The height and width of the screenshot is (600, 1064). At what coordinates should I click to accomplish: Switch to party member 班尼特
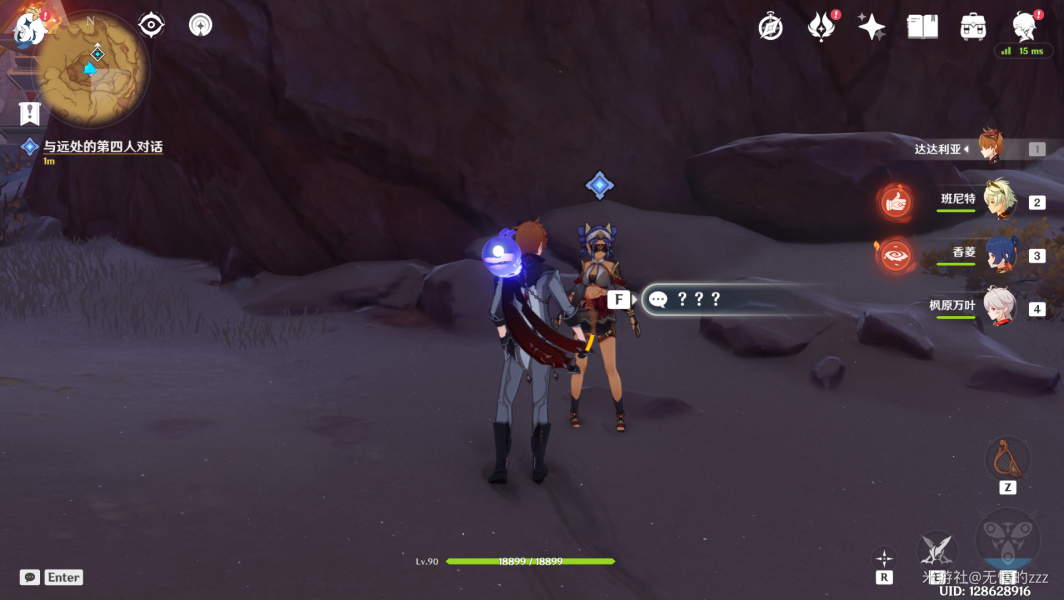pyautogui.click(x=998, y=200)
